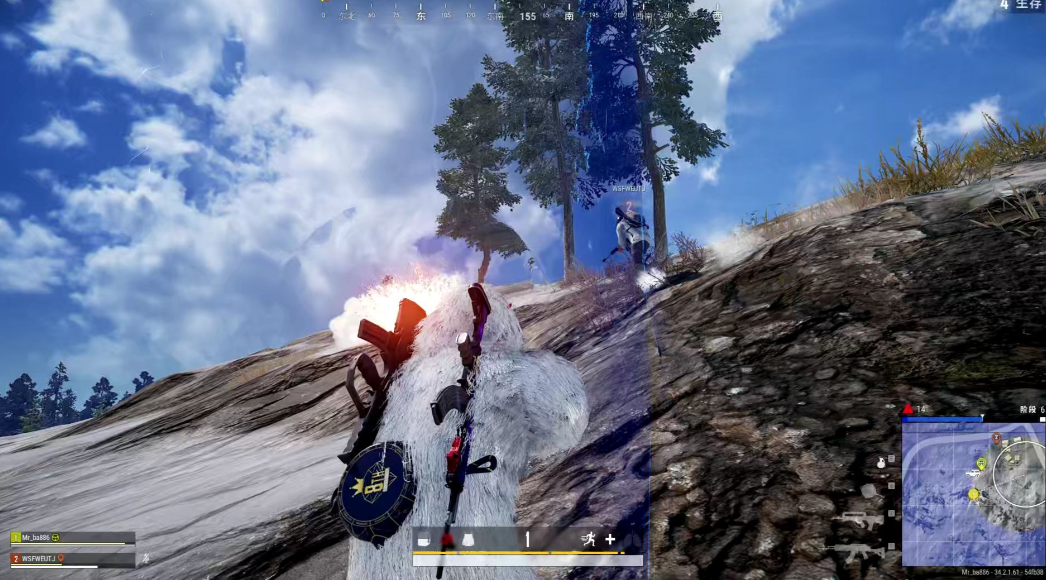Click the sprint boost running-man icon
The width and height of the screenshot is (1046, 580).
[x=588, y=539]
